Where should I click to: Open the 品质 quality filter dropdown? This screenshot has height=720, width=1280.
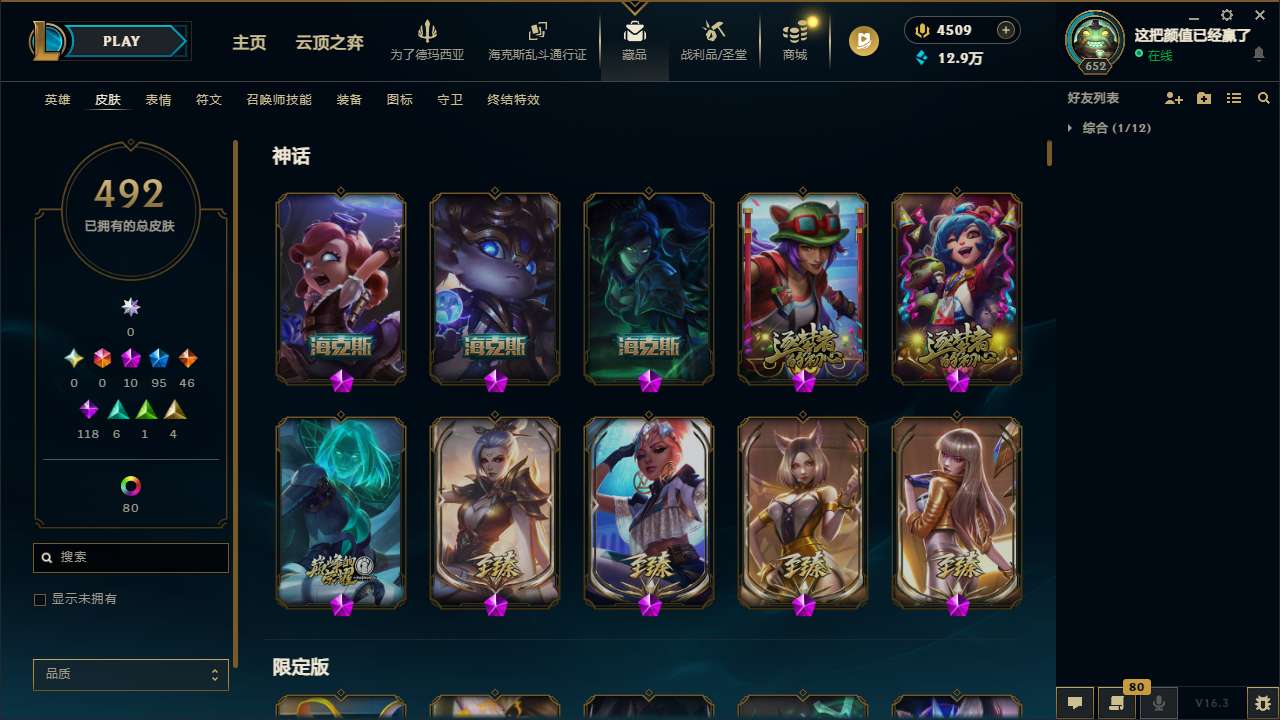click(130, 674)
